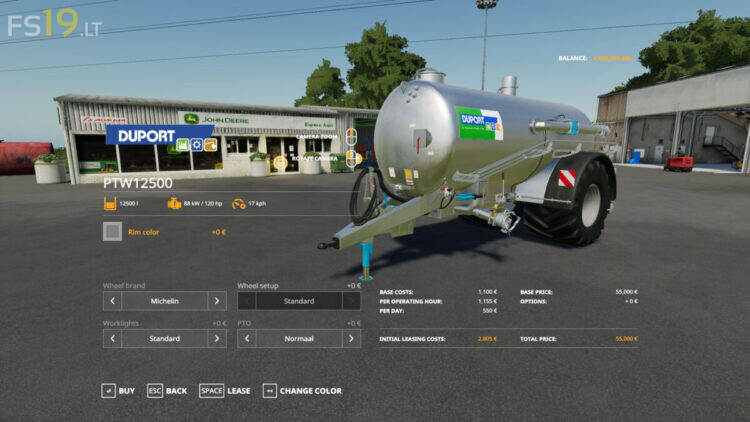Switch to next wheel setup

[351, 300]
